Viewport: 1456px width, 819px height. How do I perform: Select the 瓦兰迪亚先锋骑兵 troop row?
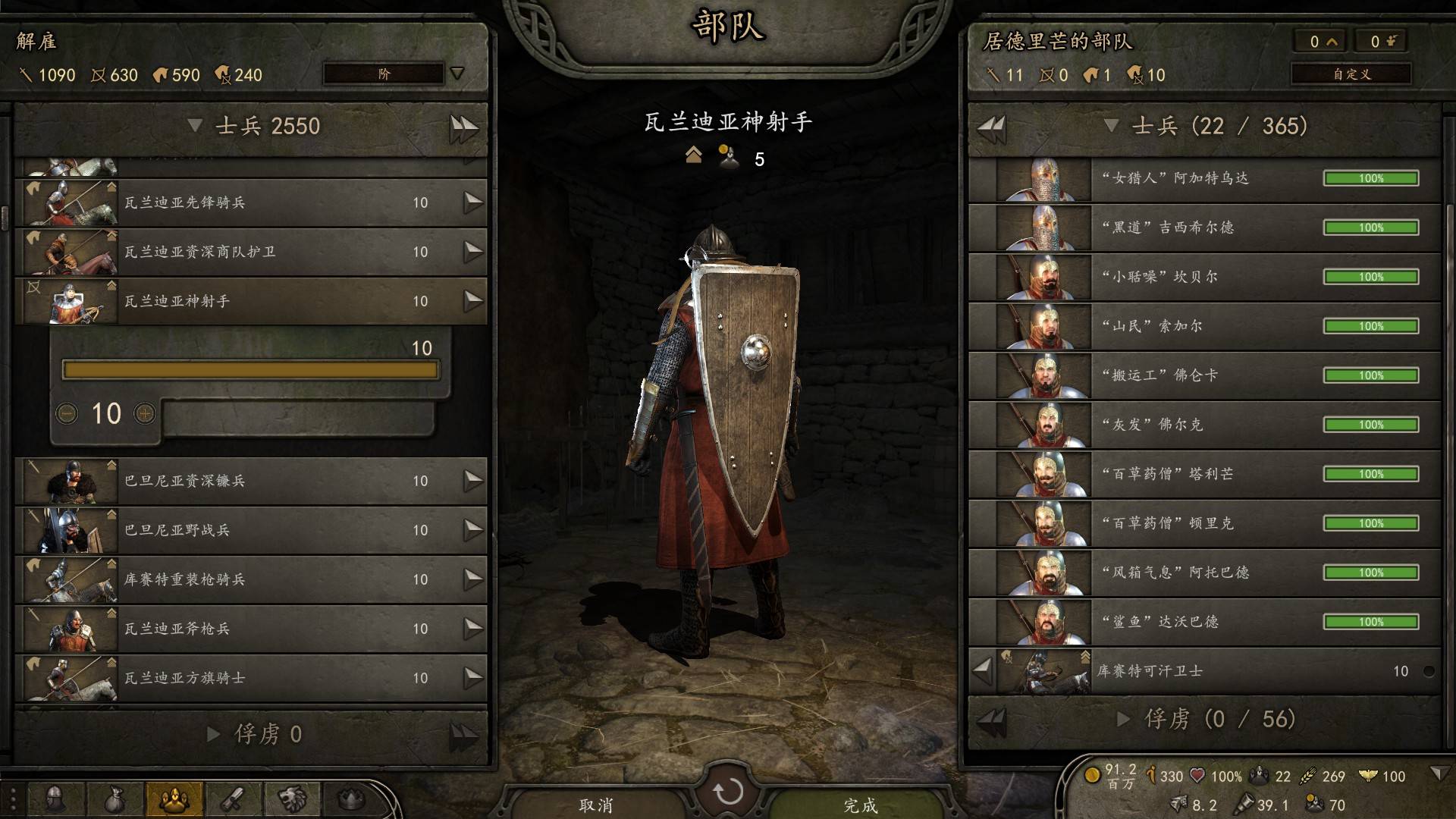pos(250,202)
